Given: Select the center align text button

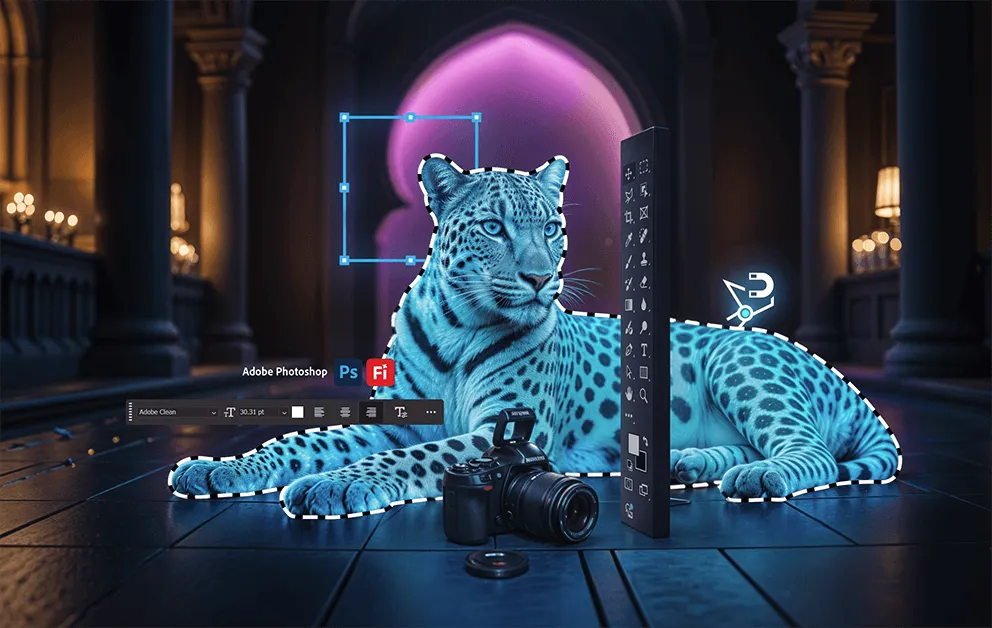Looking at the screenshot, I should pyautogui.click(x=346, y=412).
